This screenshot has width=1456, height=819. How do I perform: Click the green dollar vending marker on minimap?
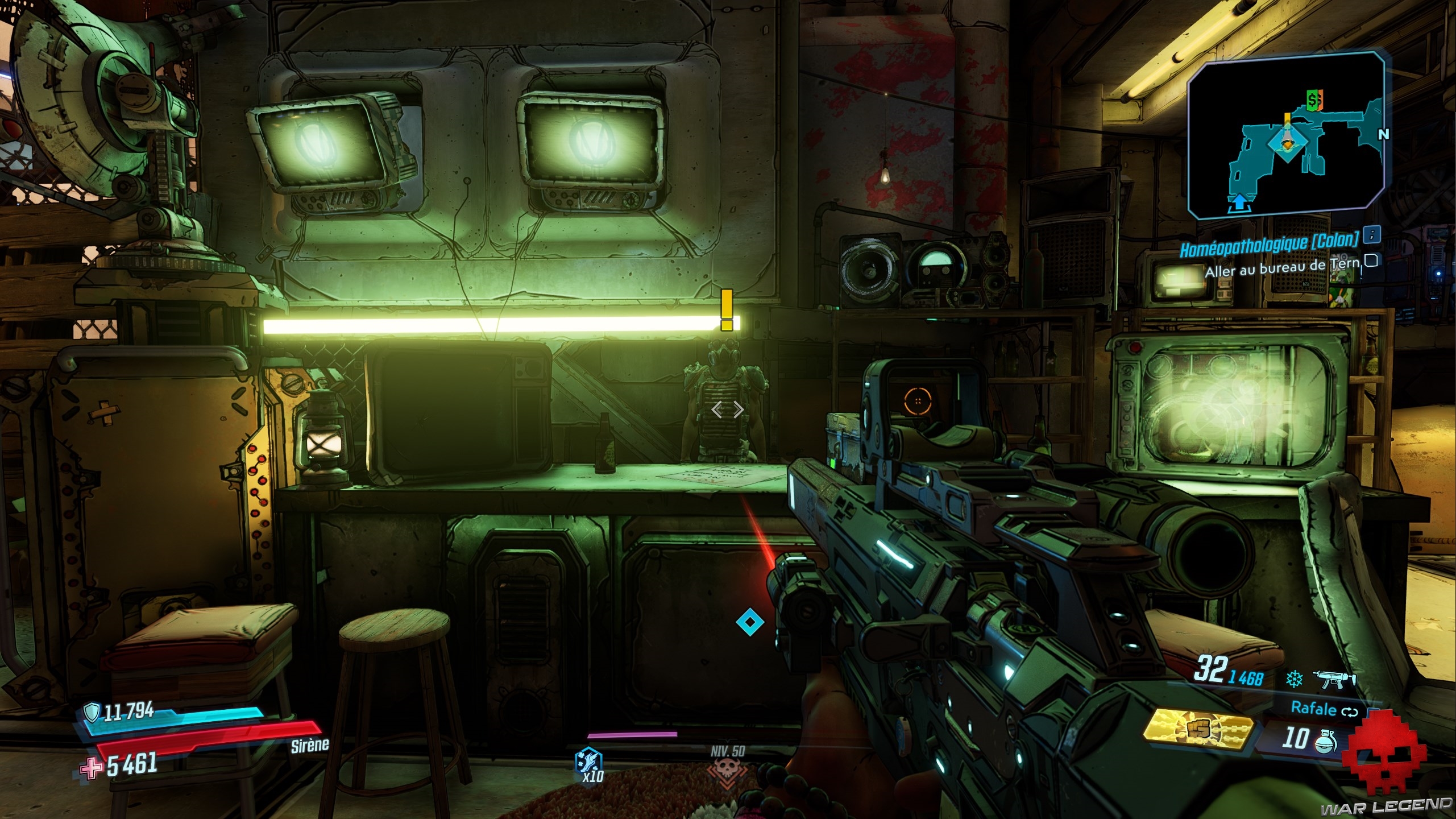[1310, 101]
